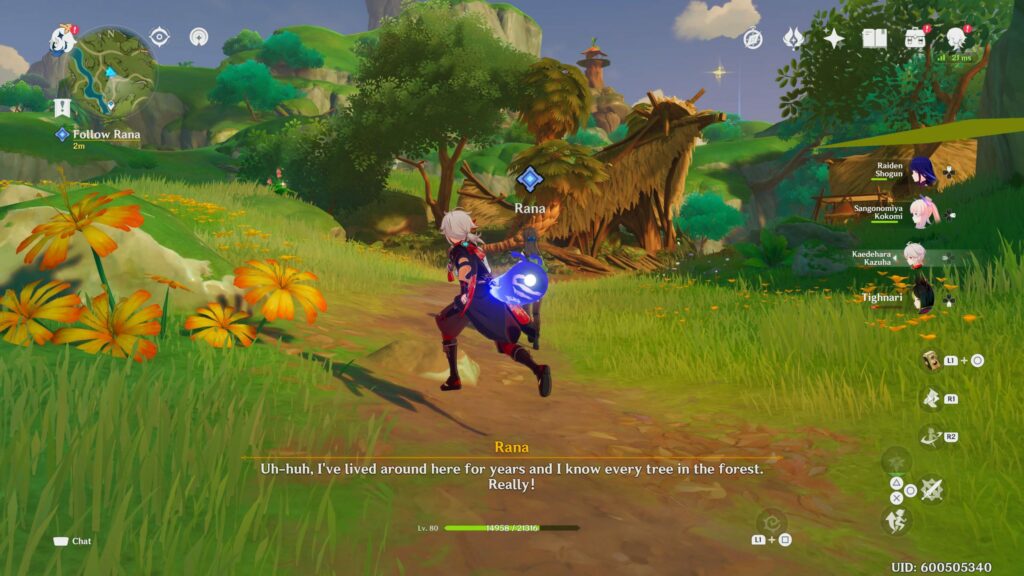The image size is (1024, 576).
Task: Open the inventory backpack icon
Action: 915,39
